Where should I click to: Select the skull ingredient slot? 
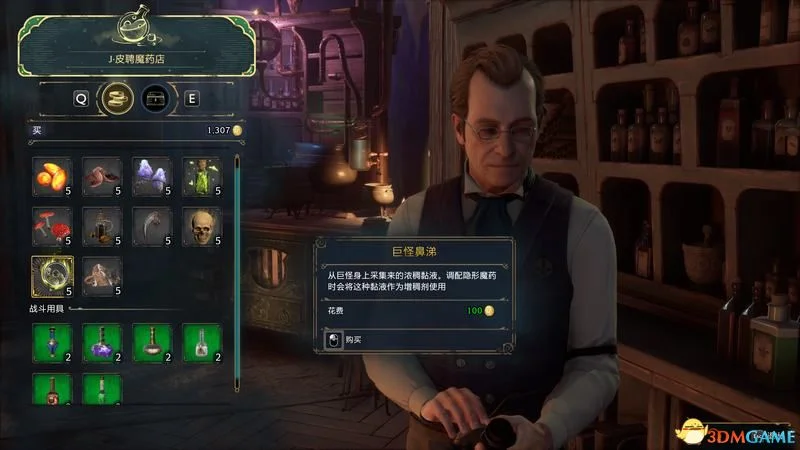coord(201,227)
